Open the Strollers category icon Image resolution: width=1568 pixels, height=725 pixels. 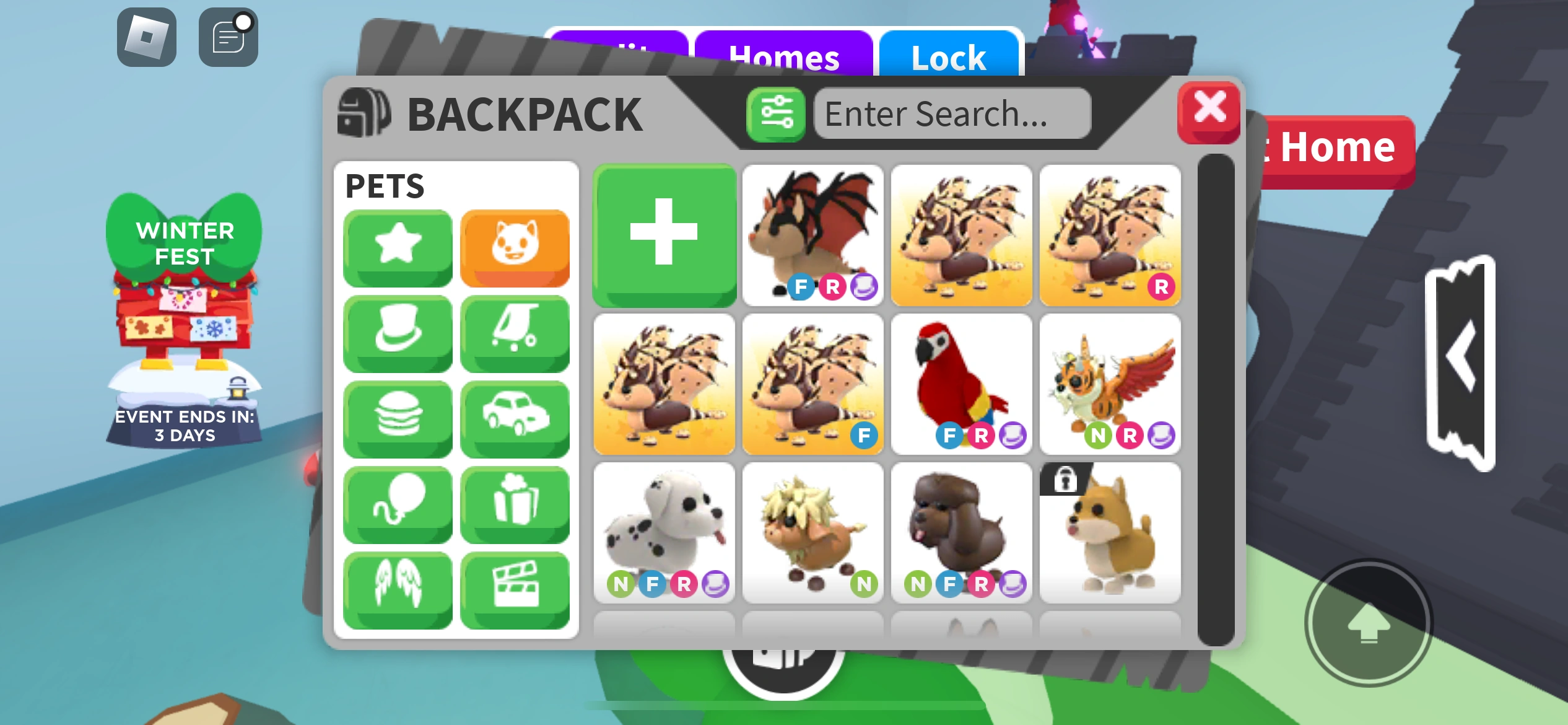click(515, 333)
